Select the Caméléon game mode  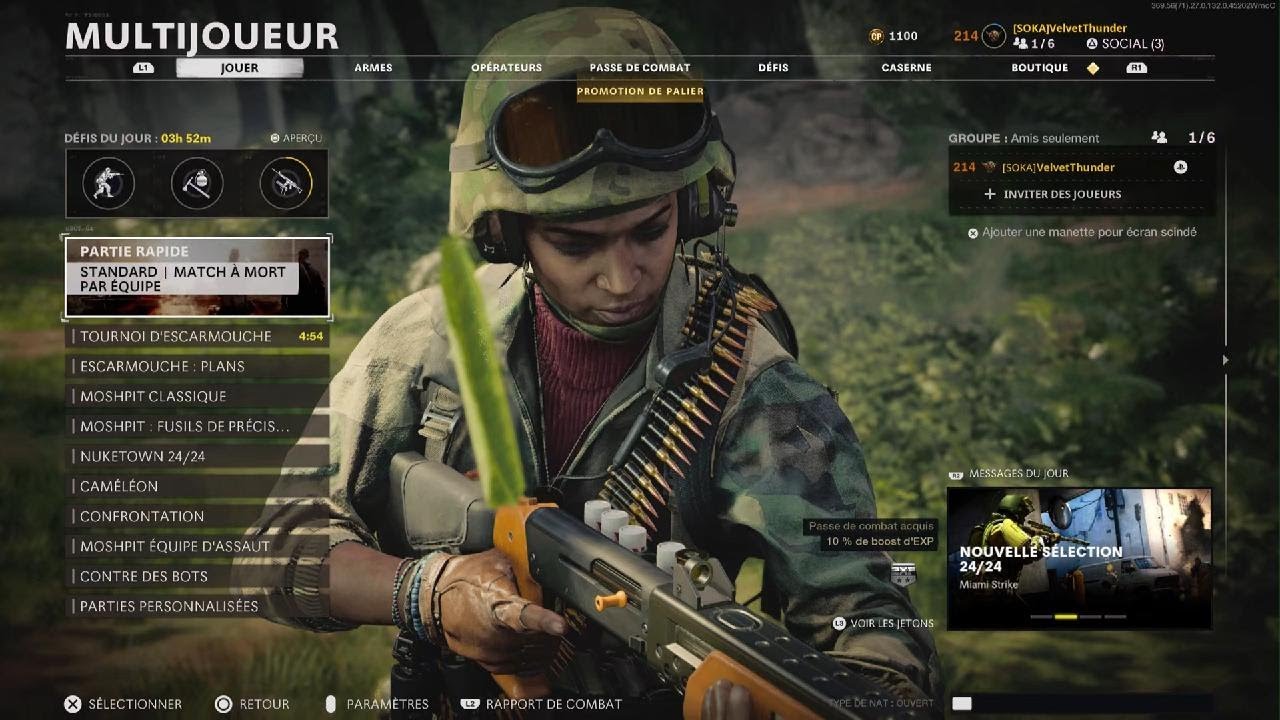click(197, 486)
